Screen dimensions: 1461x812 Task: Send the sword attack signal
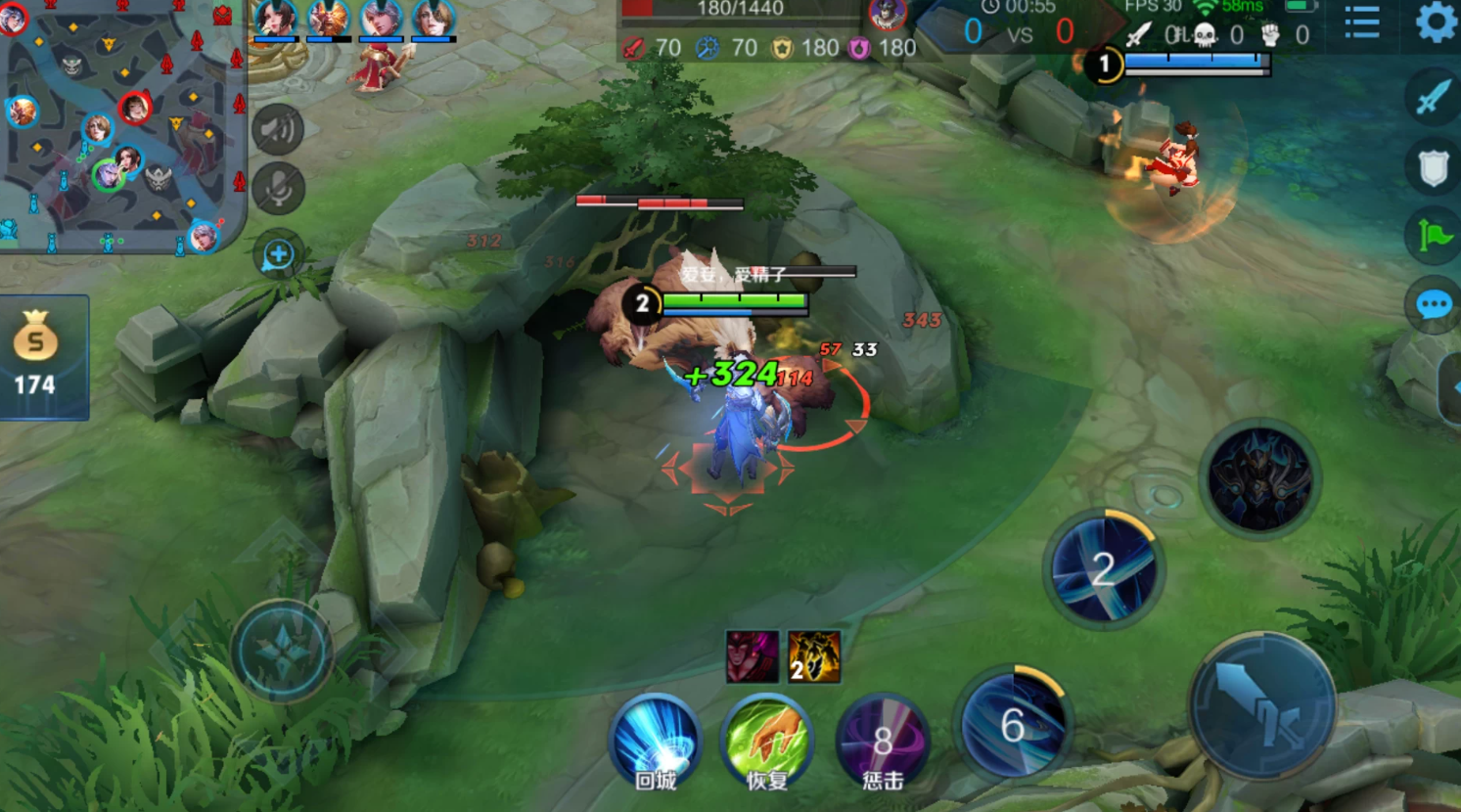click(1434, 98)
